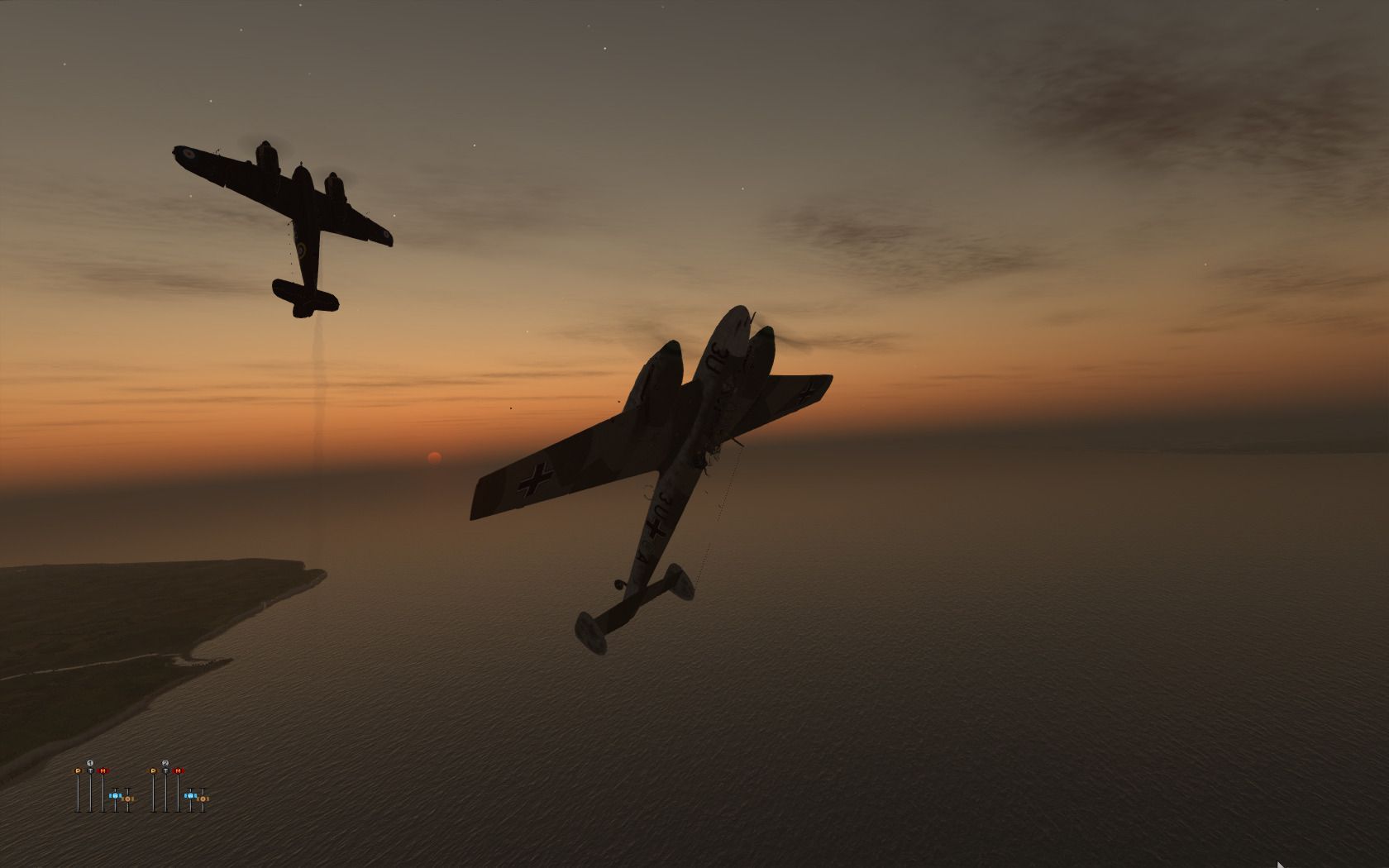Click engine 1 orange oil radiator knob
The width and height of the screenshot is (1389, 868).
[128, 799]
